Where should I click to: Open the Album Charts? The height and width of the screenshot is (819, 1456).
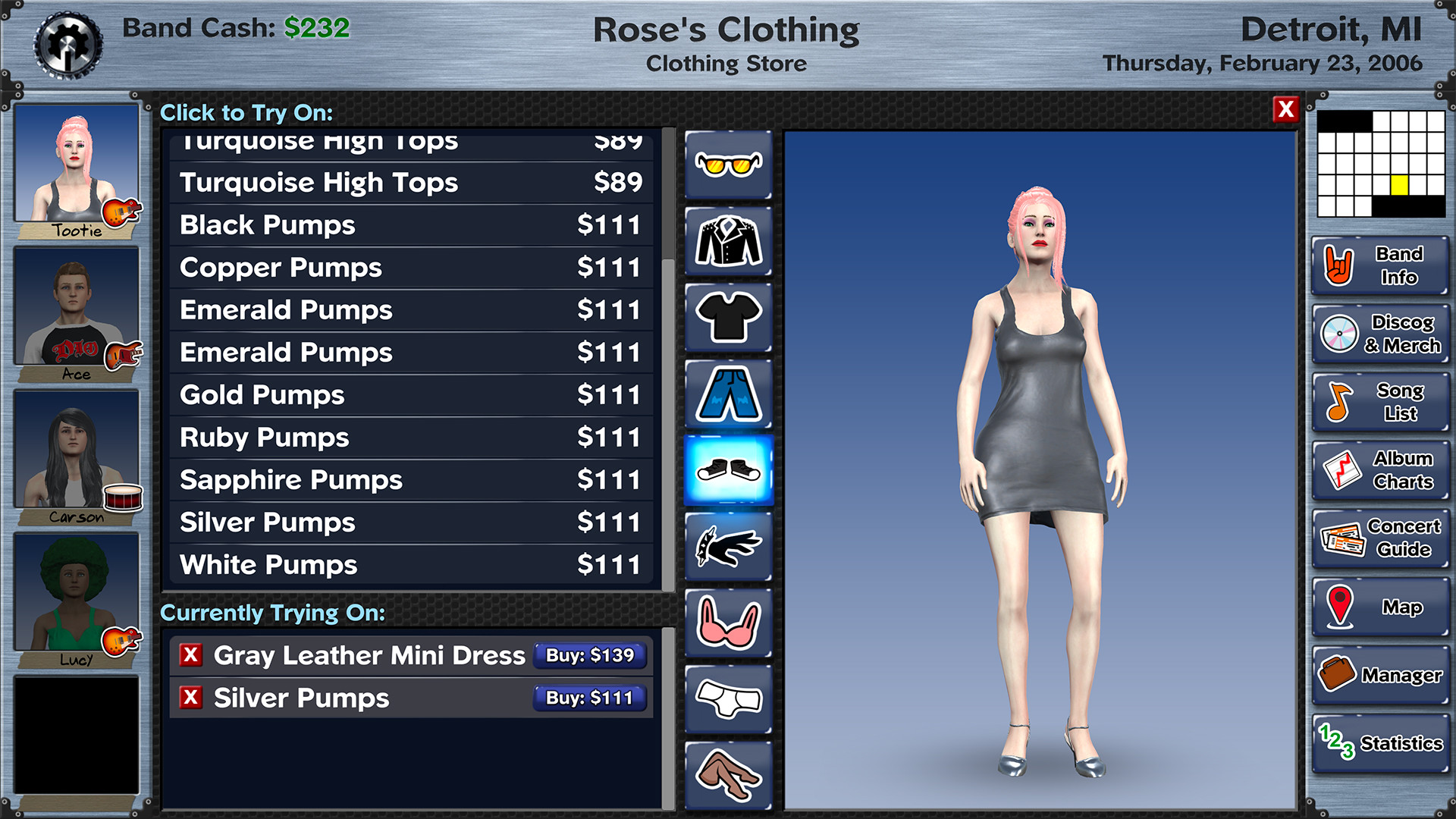1379,470
